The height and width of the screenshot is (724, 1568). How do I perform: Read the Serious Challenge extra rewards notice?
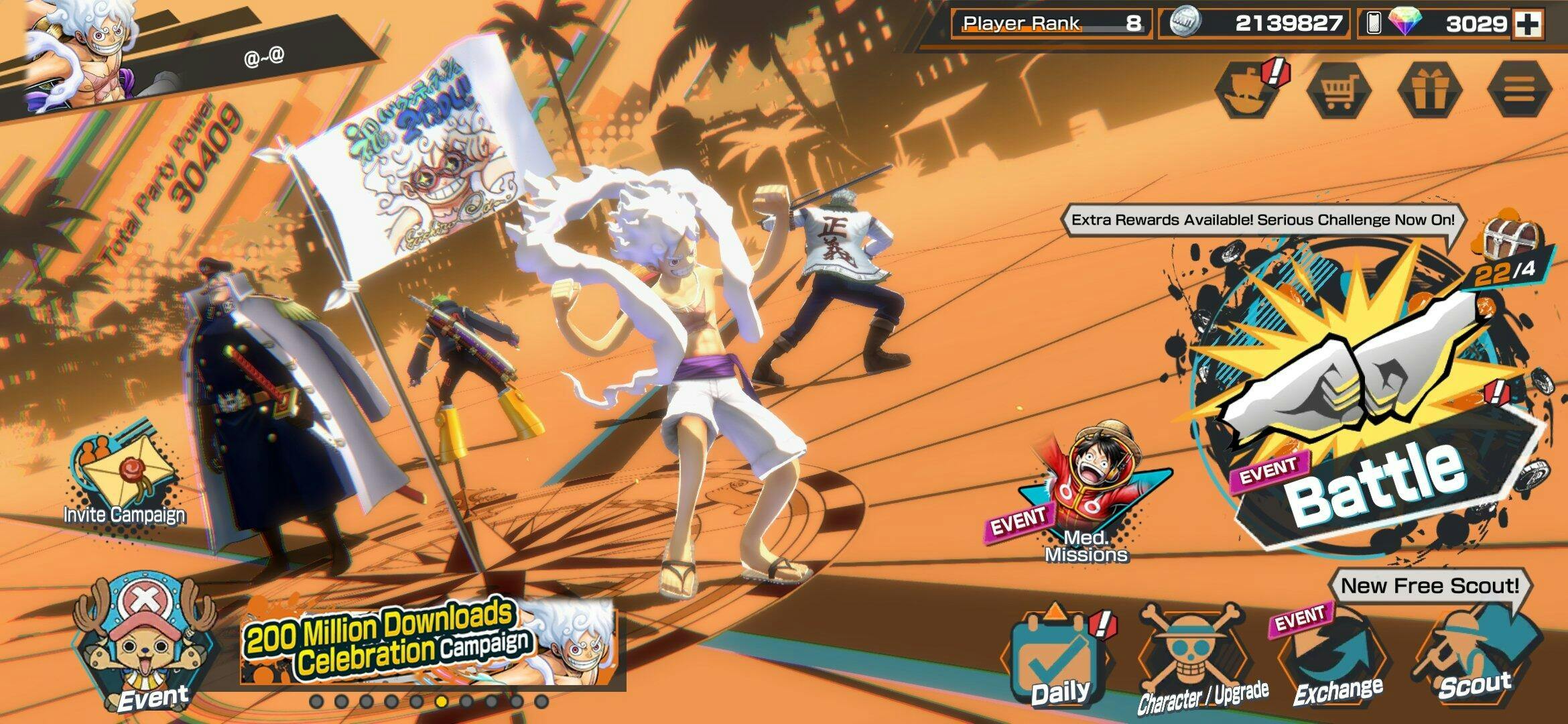[1262, 220]
